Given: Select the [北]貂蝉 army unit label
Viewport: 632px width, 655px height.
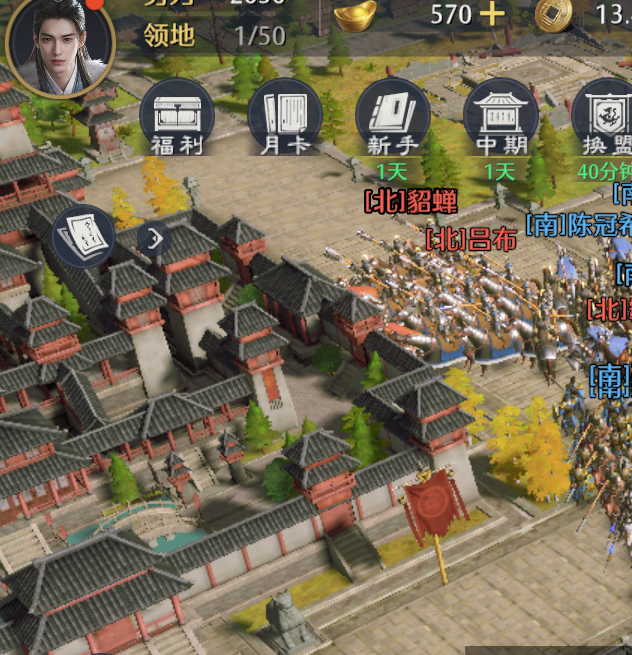Looking at the screenshot, I should point(411,201).
